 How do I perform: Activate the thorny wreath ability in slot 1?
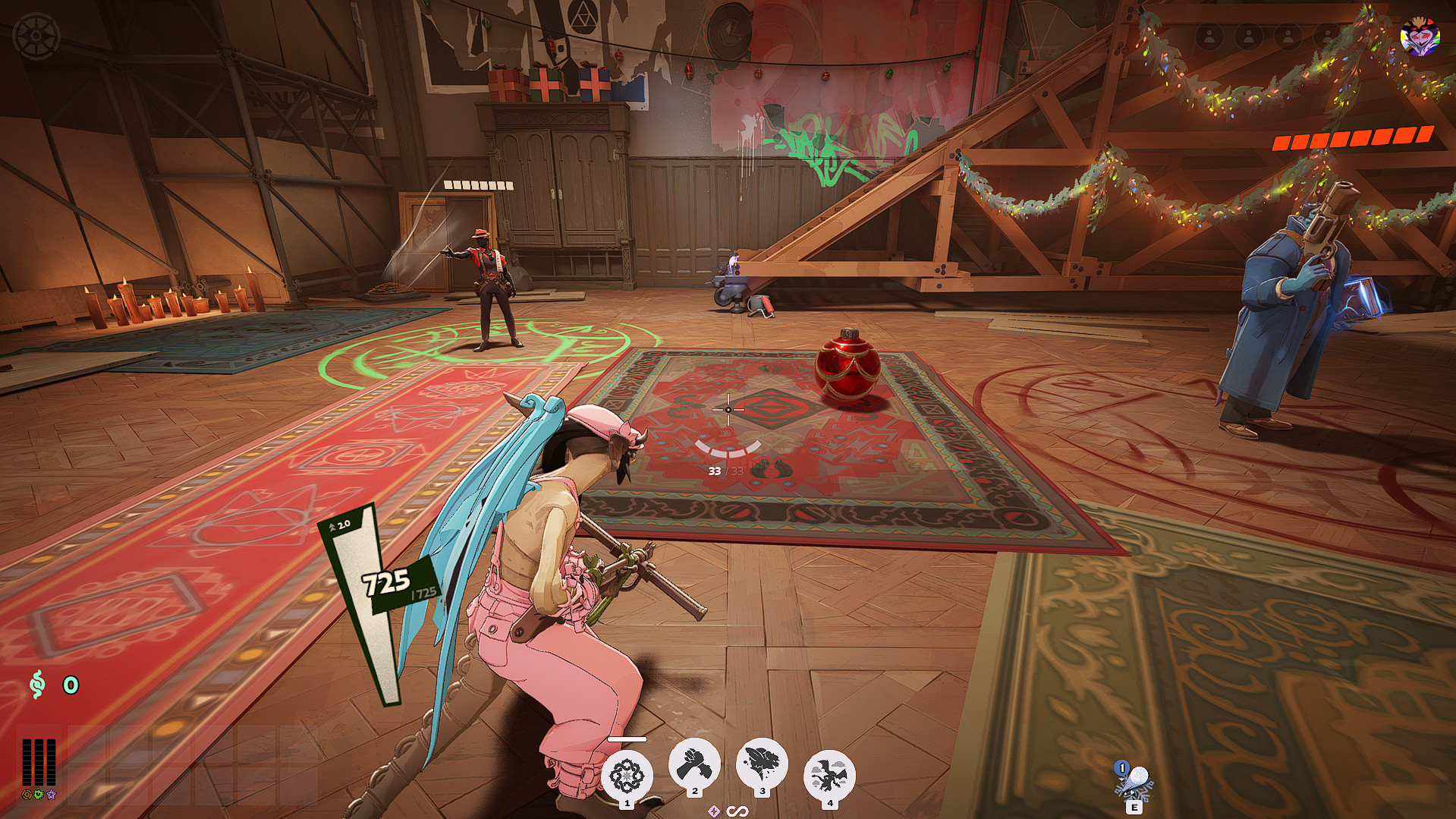click(x=627, y=776)
